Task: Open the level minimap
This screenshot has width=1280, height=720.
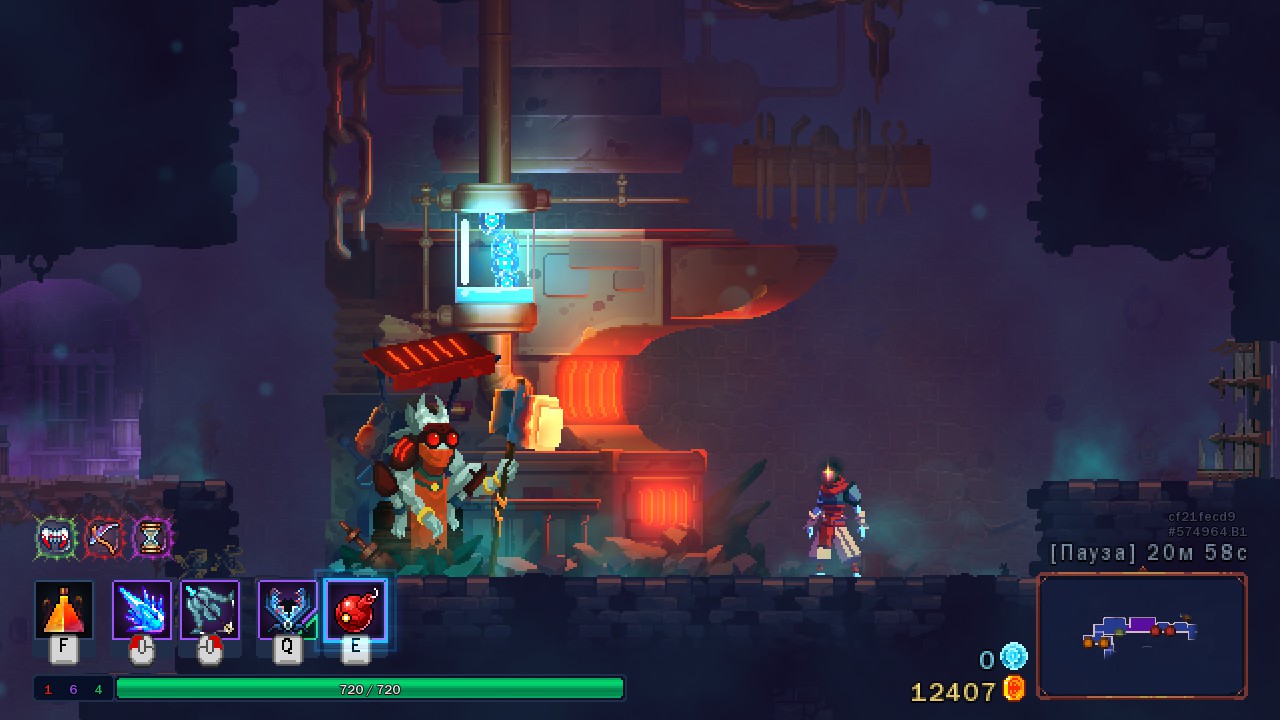Action: [1142, 636]
